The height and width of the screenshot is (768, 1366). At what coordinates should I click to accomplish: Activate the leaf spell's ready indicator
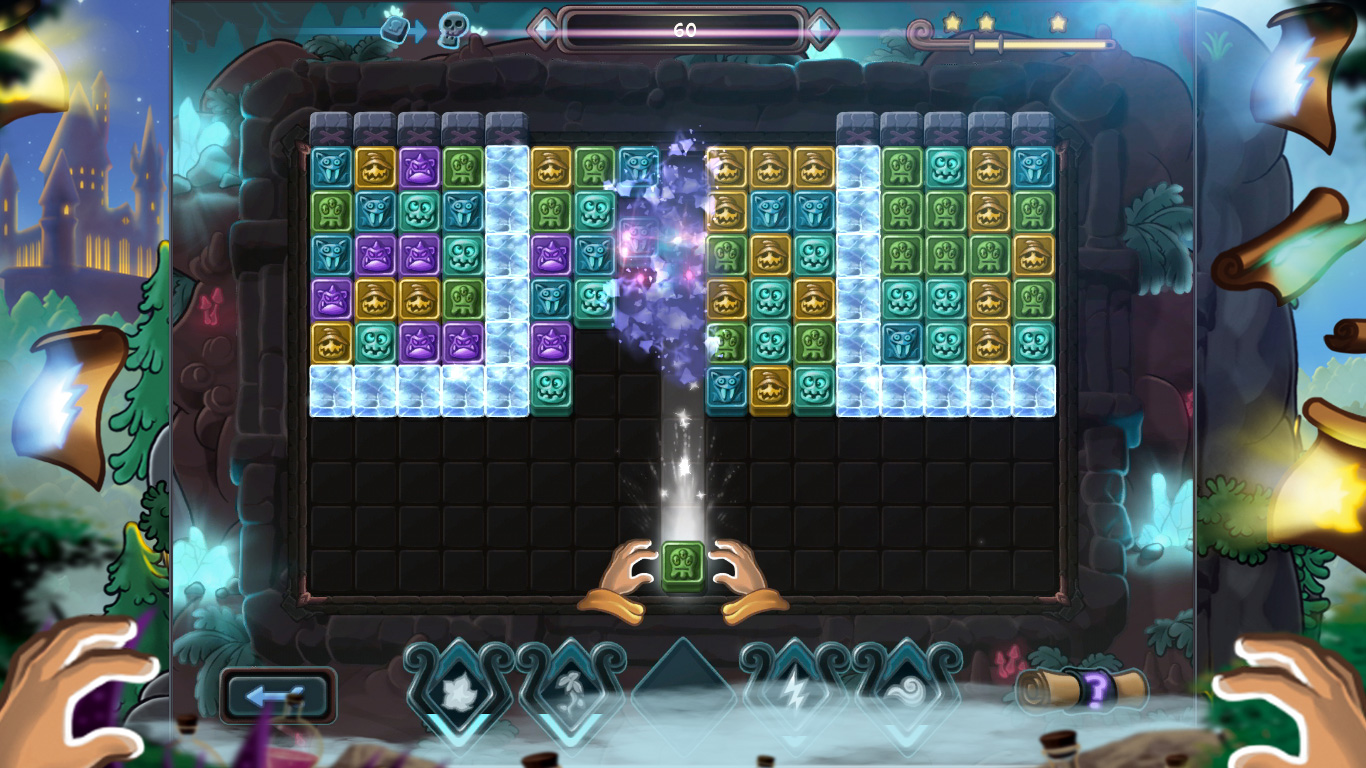[460, 726]
